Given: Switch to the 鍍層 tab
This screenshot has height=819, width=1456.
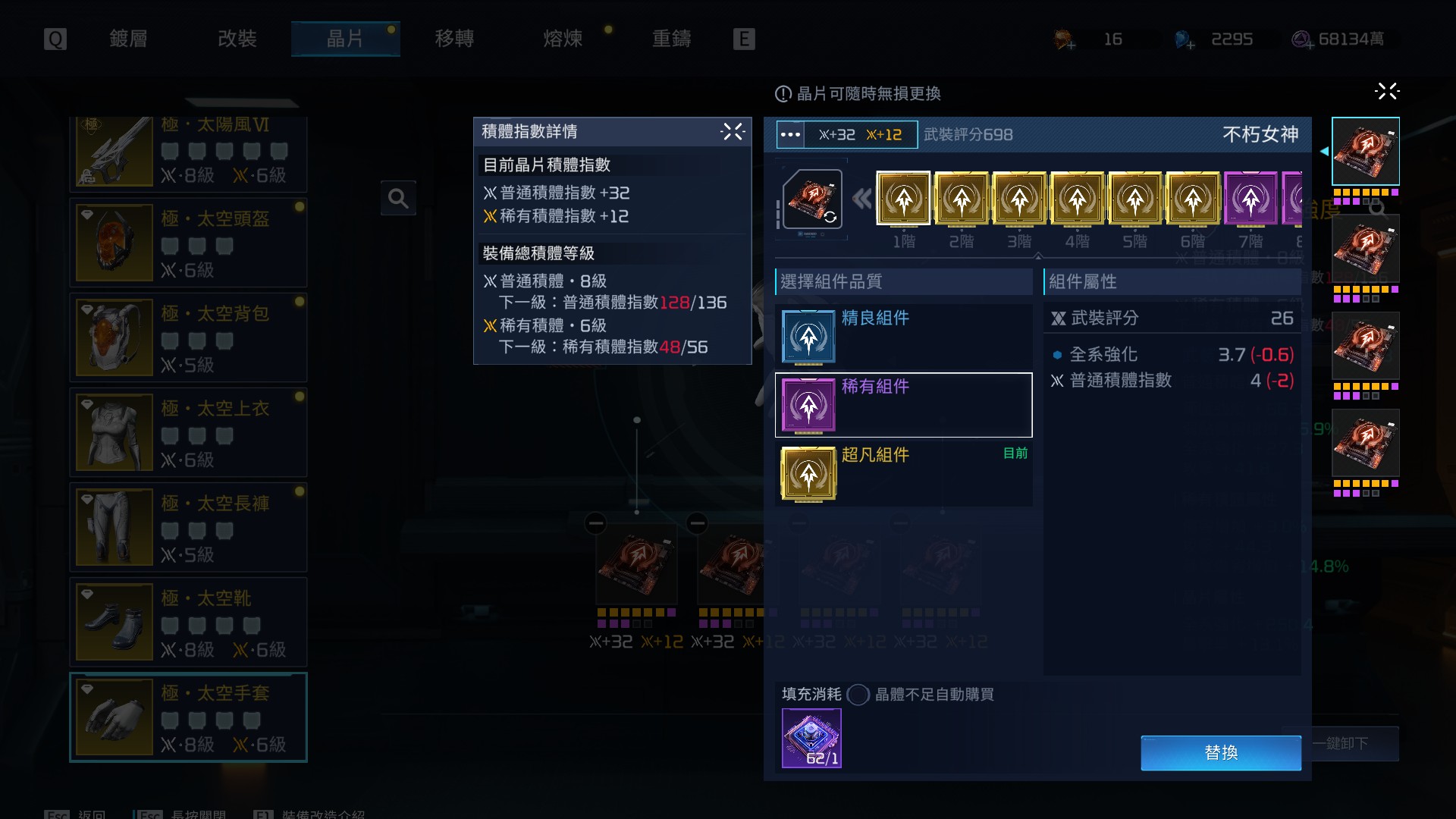Looking at the screenshot, I should coord(128,39).
